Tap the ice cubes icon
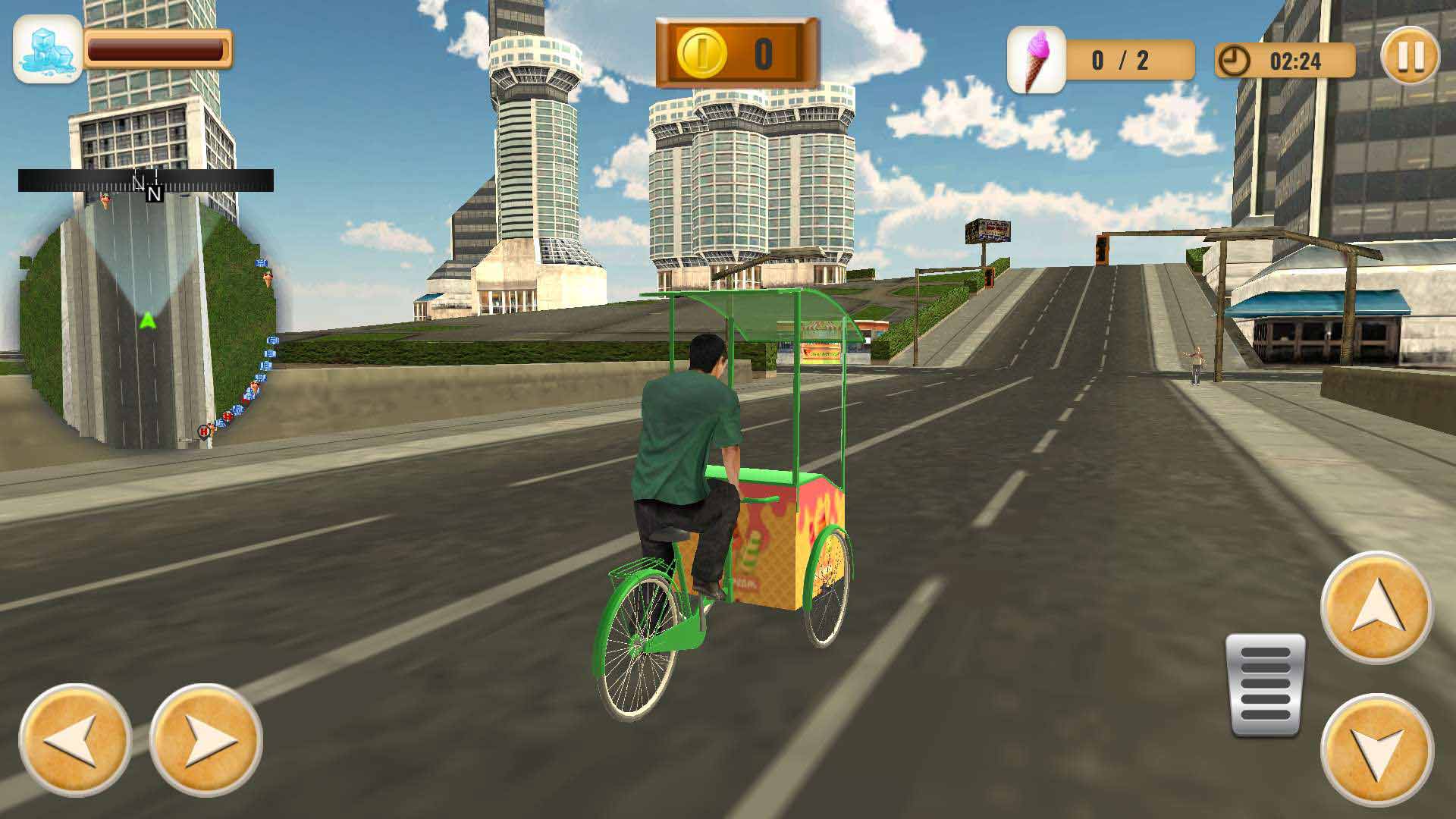Image resolution: width=1456 pixels, height=819 pixels. [47, 49]
